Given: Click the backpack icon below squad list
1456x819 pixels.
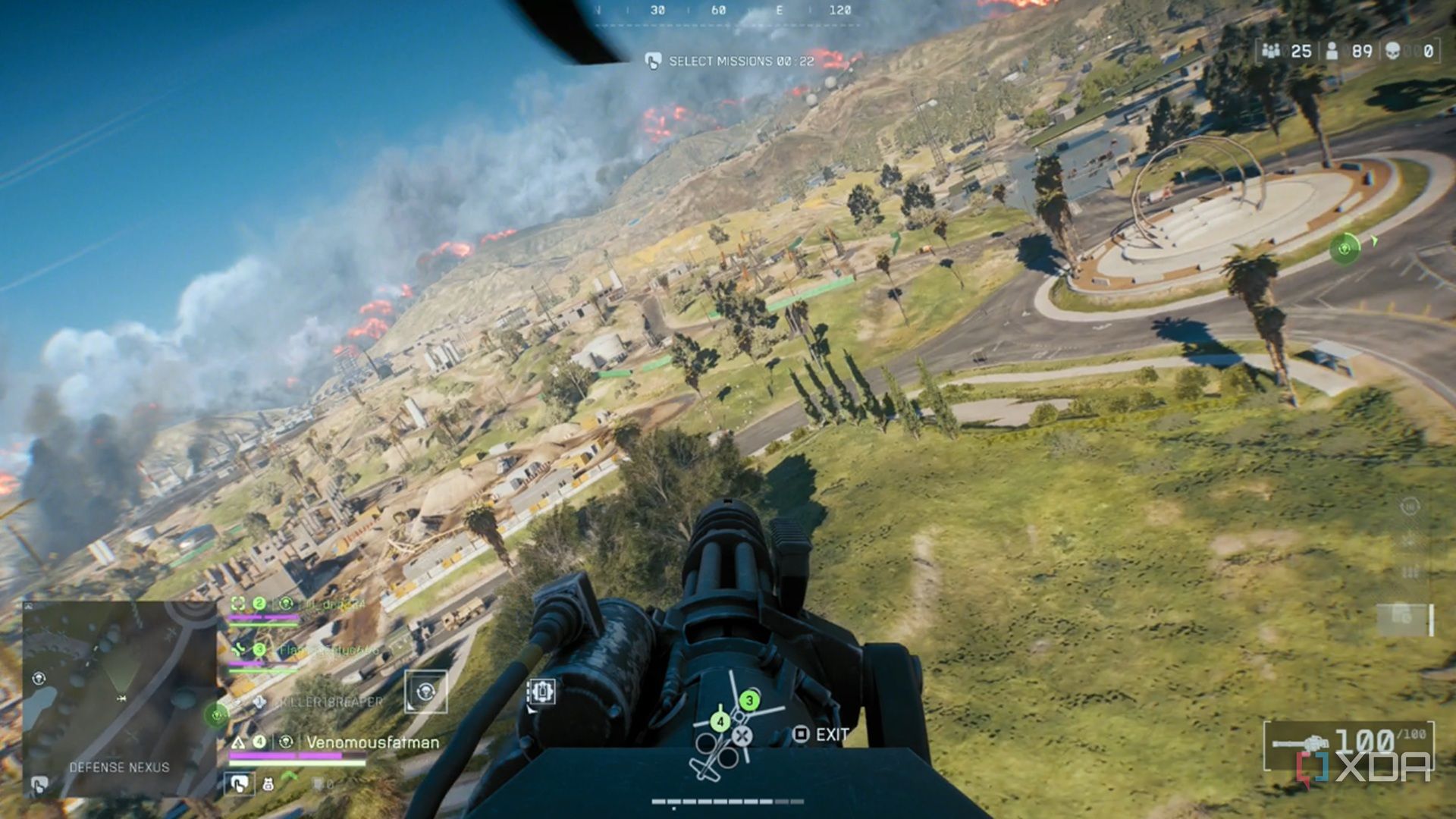Looking at the screenshot, I should (268, 784).
